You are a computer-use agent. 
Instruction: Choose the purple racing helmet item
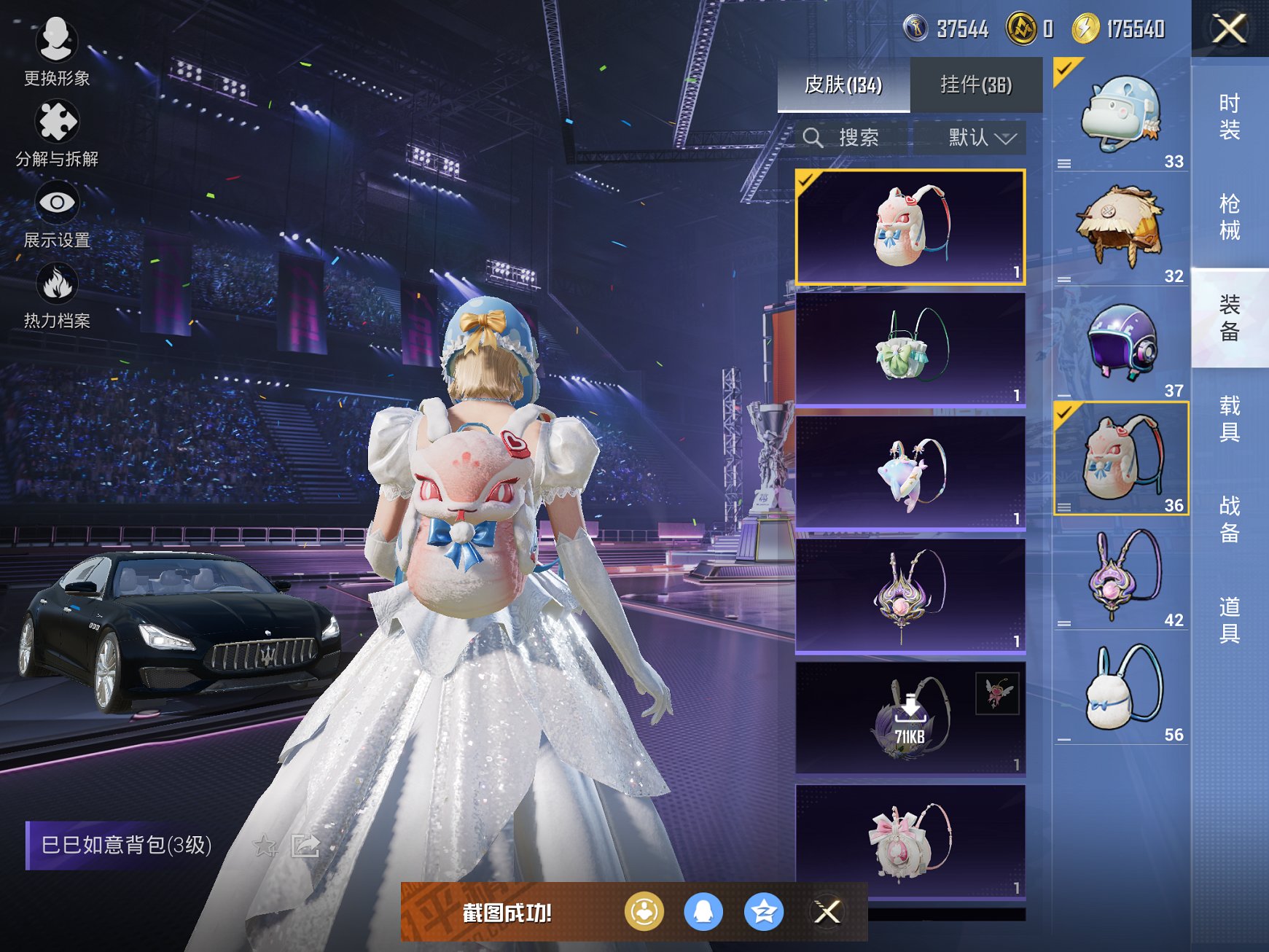pyautogui.click(x=1120, y=343)
